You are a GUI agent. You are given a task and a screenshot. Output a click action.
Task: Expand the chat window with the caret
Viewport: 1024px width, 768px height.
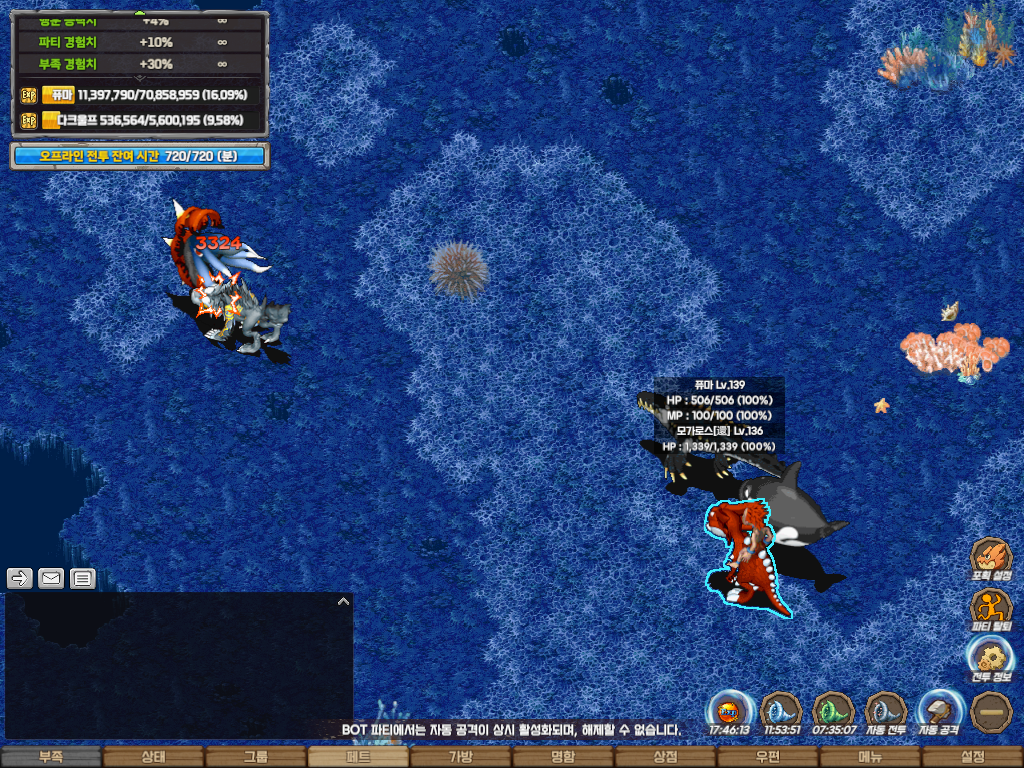[343, 602]
